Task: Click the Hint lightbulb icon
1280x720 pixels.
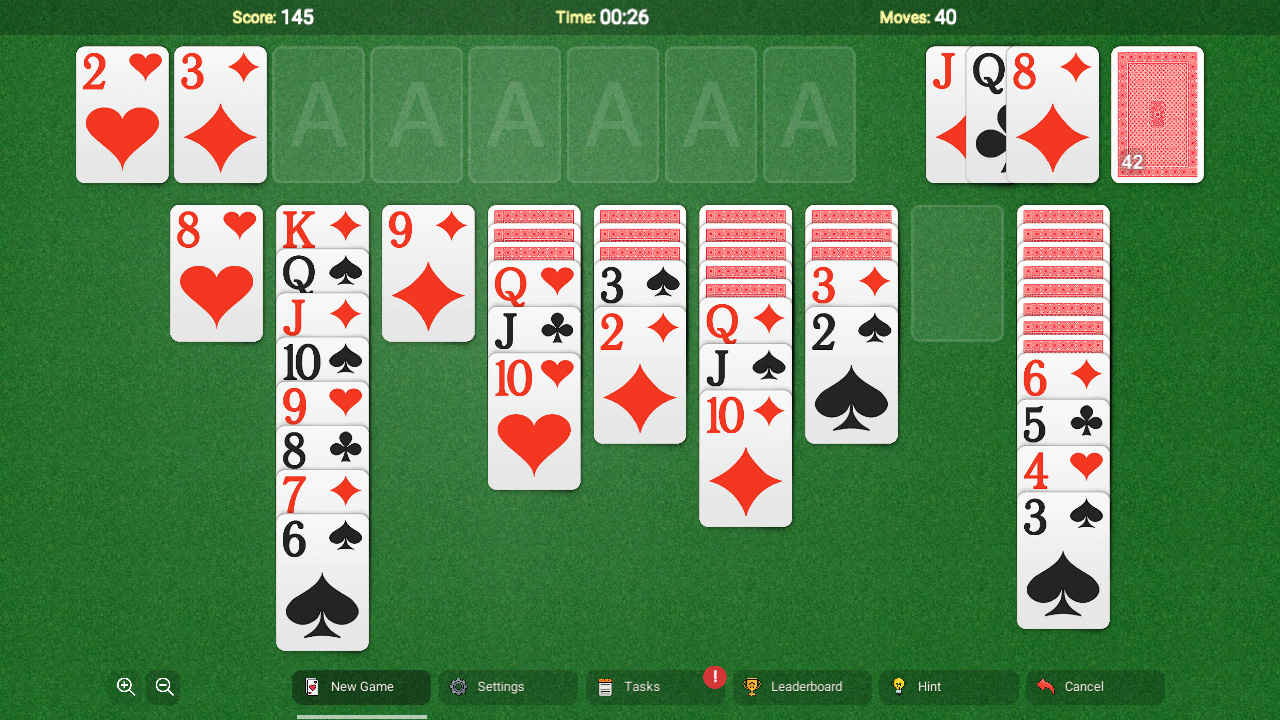Action: (x=898, y=687)
